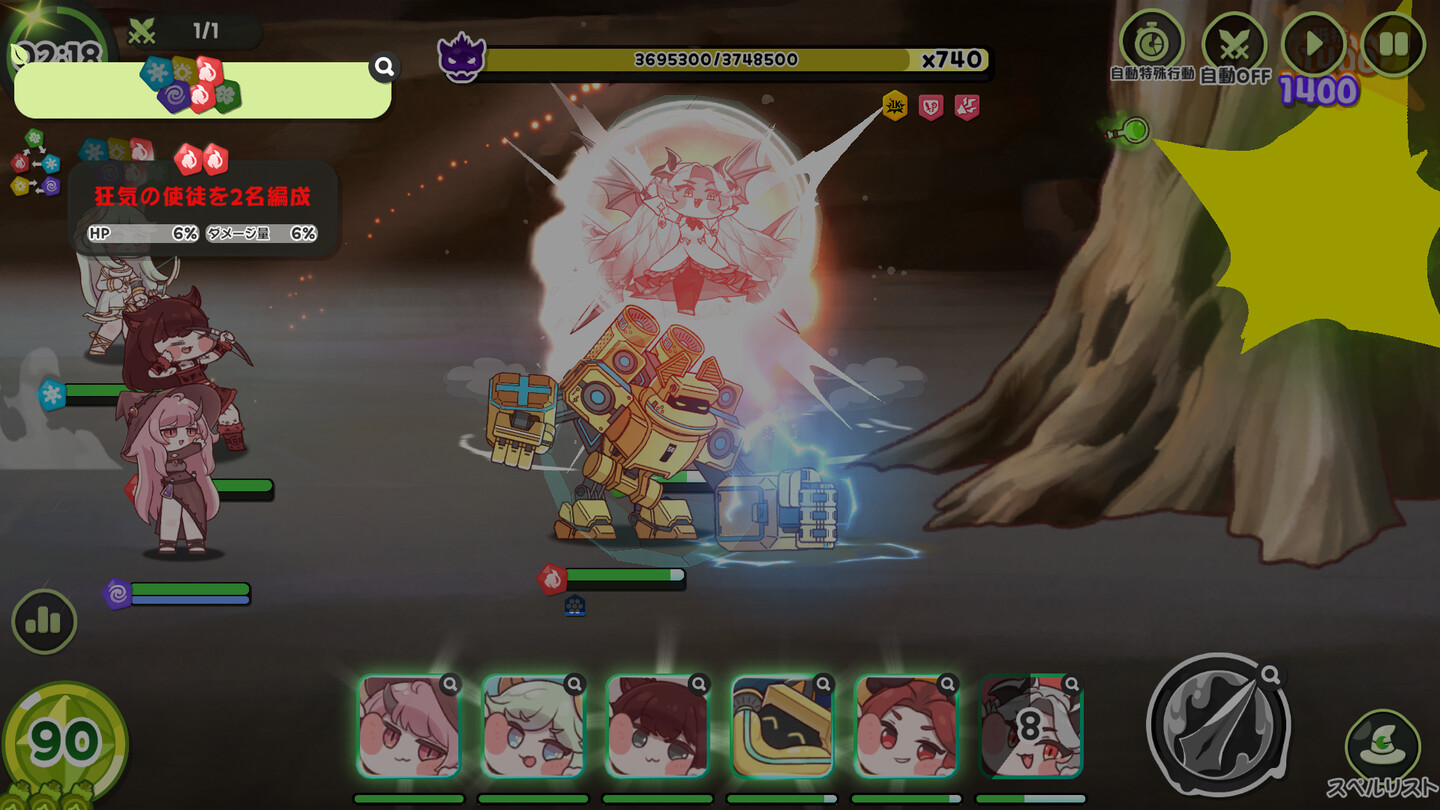Screen dimensions: 1440x810
Task: Activate the grey spearhead spell
Action: click(1217, 724)
